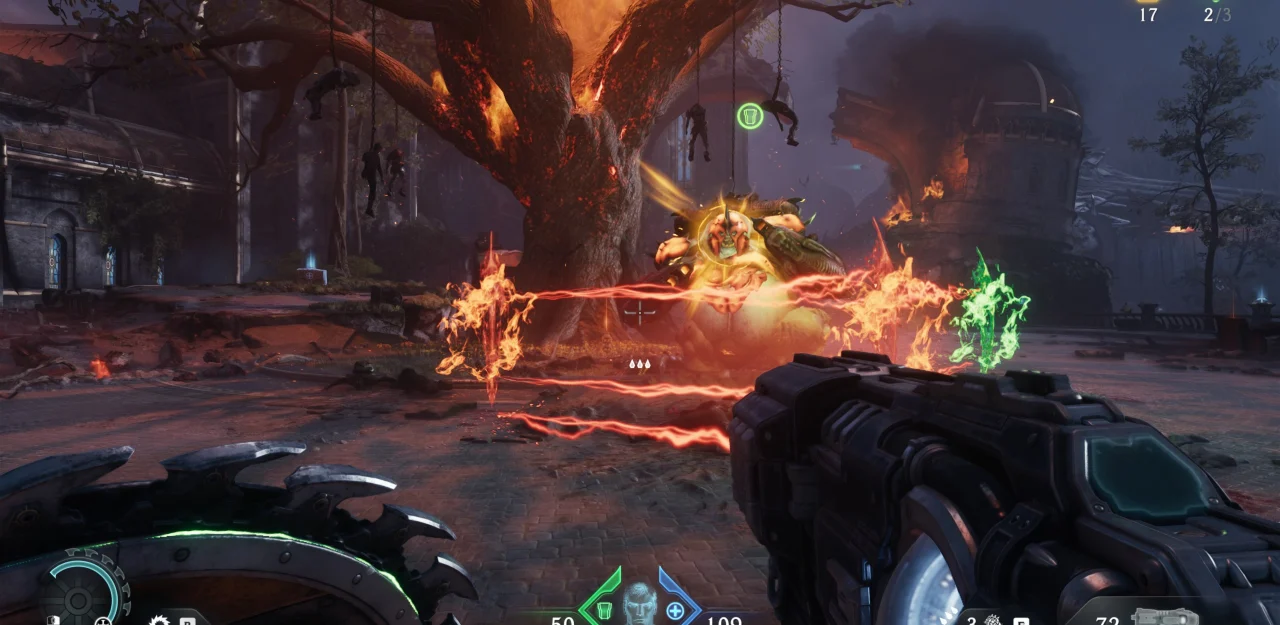1280x625 pixels.
Task: Click the shield saw blade icon
Action: pyautogui.click(x=160, y=621)
